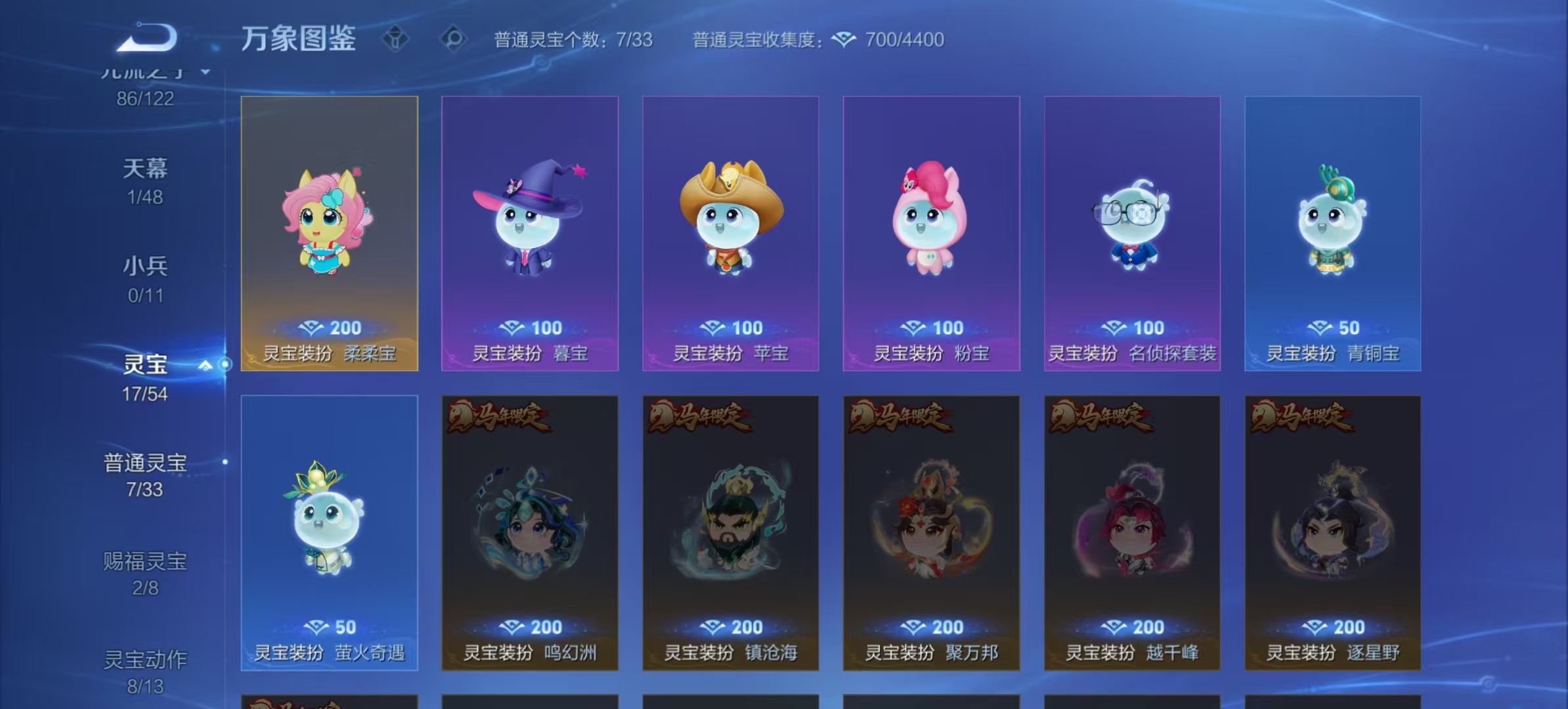Select the 粉宝 pink card
The width and height of the screenshot is (1568, 709).
tap(930, 230)
